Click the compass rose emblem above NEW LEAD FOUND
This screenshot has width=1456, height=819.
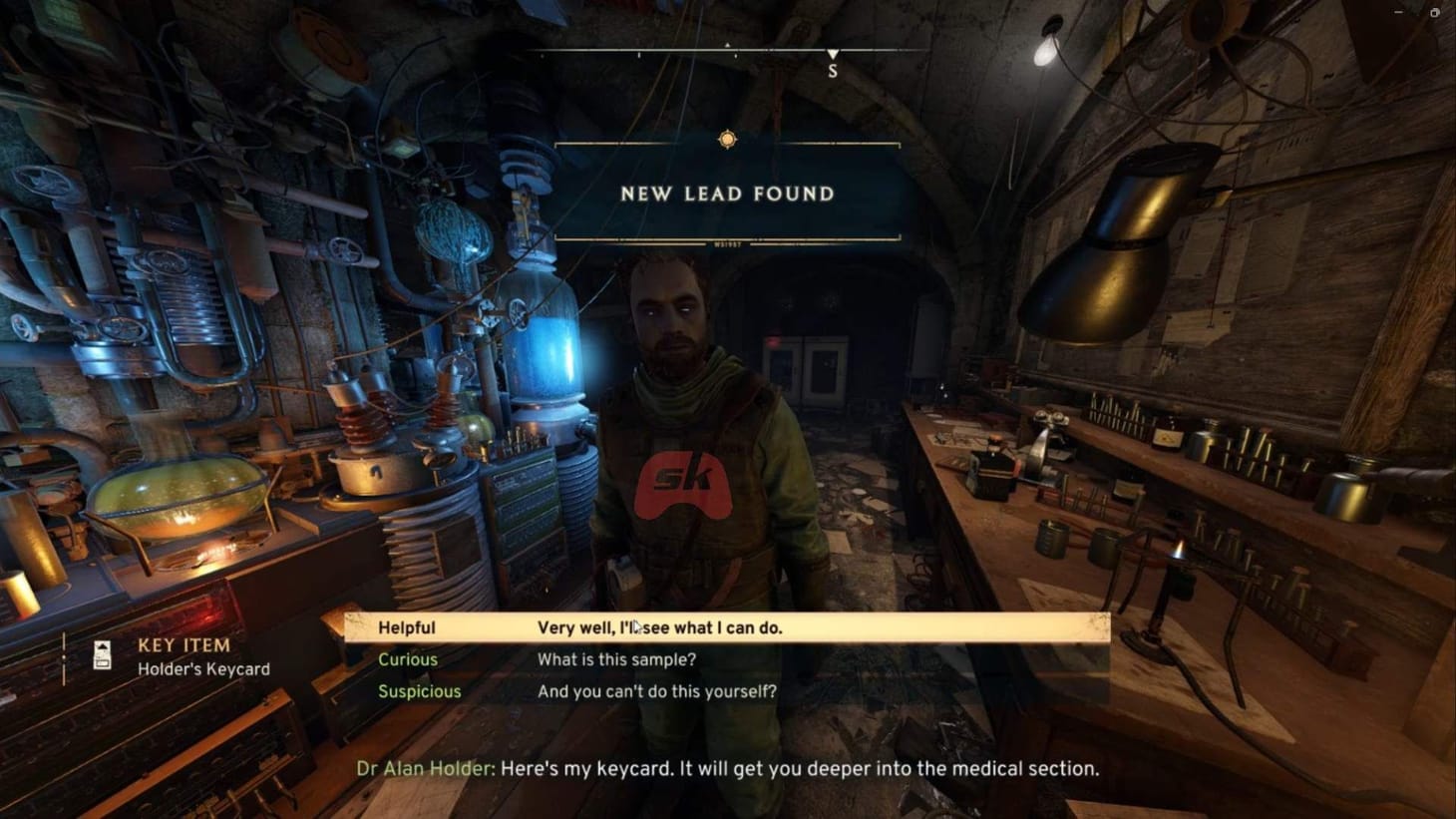pos(727,140)
